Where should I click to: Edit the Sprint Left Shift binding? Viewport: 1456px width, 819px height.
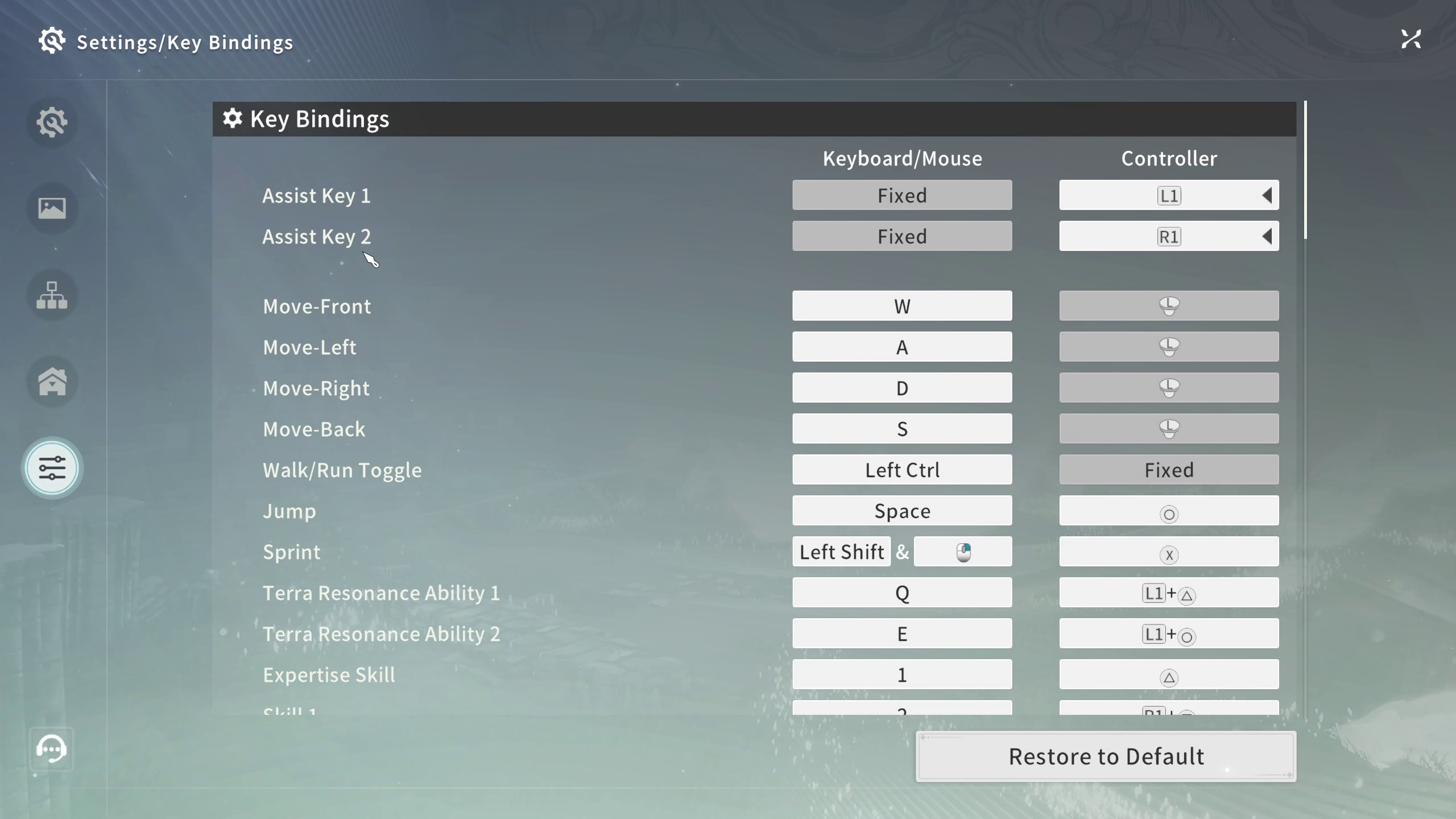click(x=842, y=552)
